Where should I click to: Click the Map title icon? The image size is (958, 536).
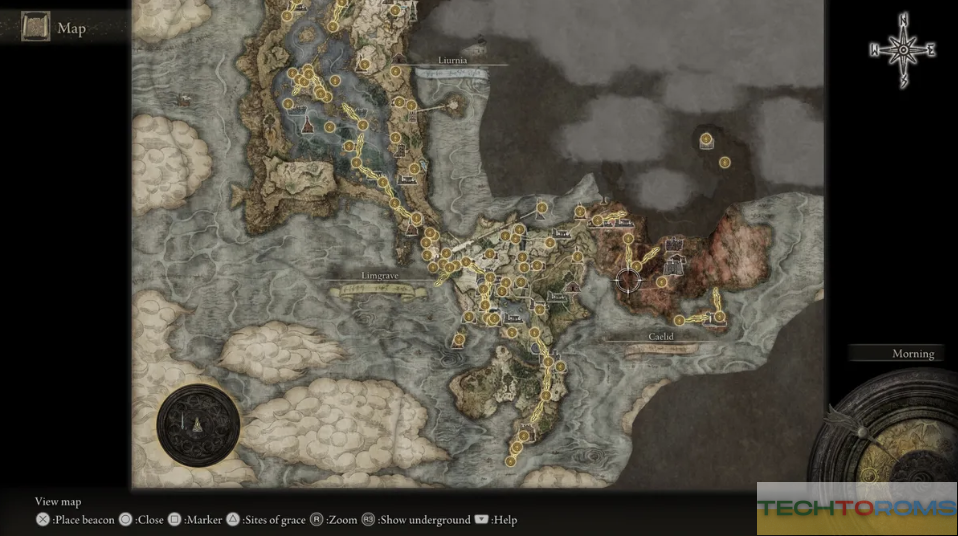coord(36,27)
